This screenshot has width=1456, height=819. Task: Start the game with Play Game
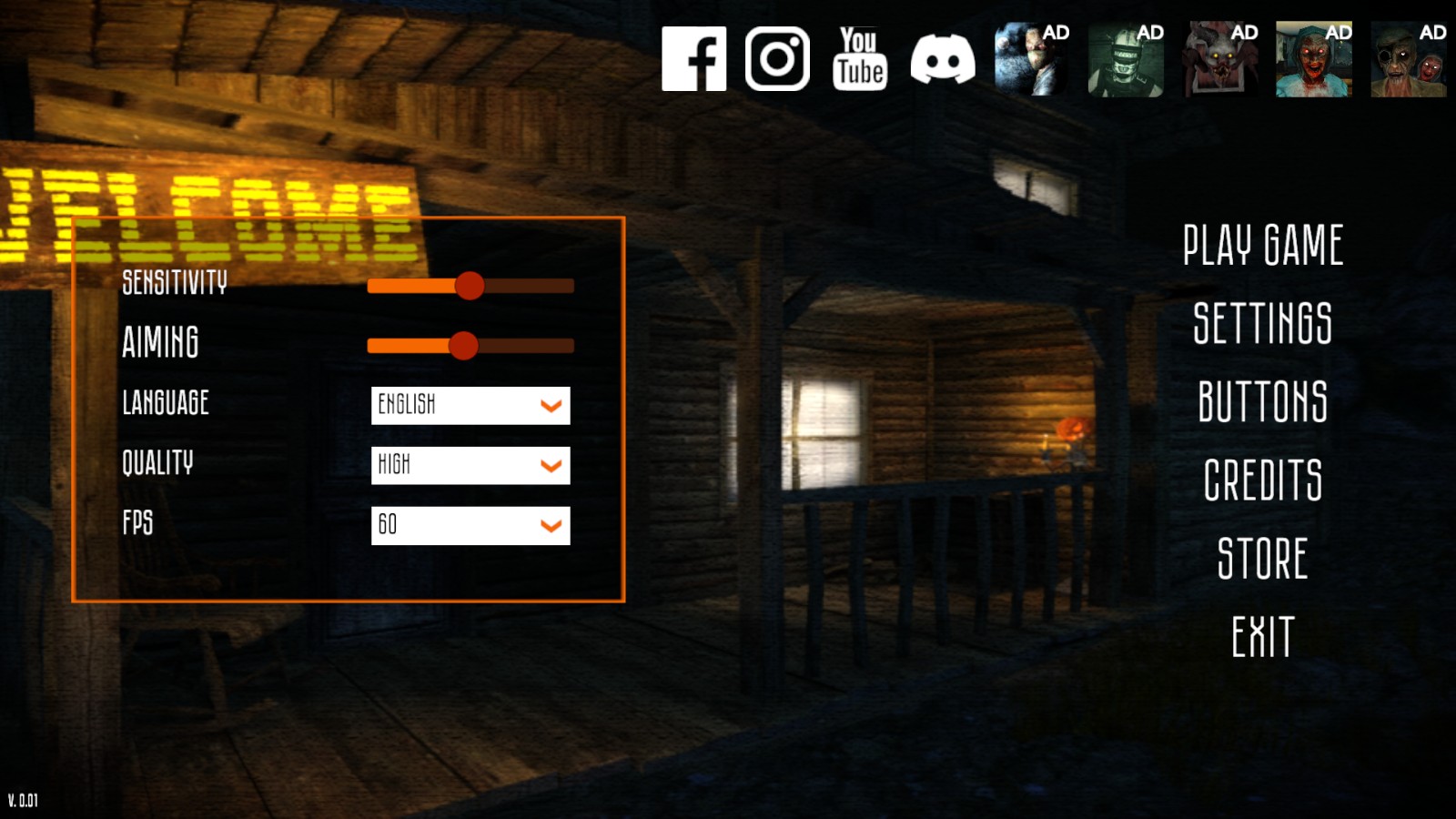point(1262,246)
